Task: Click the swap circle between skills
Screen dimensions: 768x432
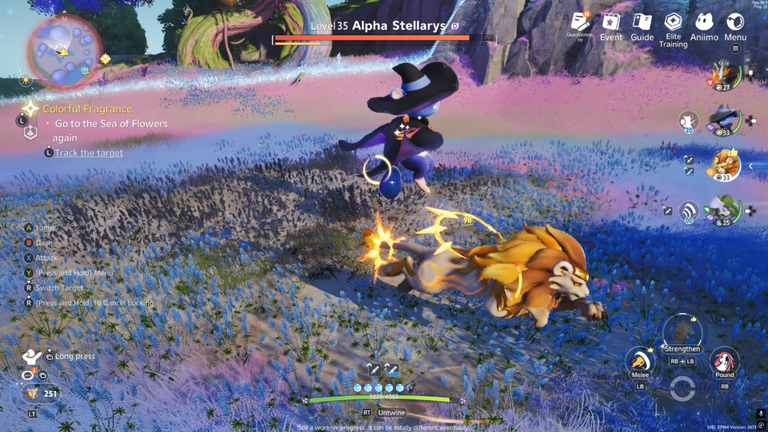Action: click(x=682, y=389)
